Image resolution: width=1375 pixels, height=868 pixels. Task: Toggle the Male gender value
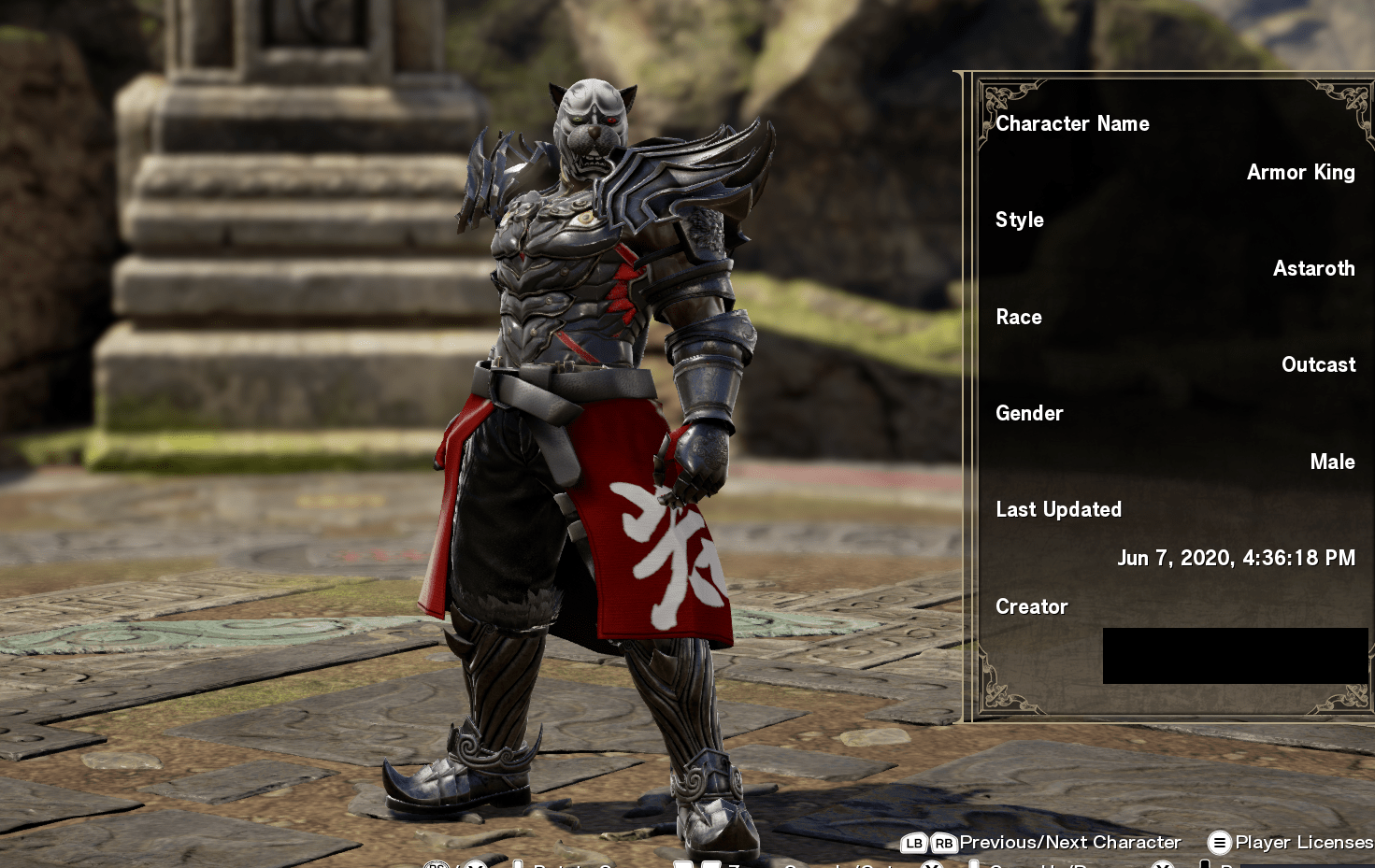click(x=1332, y=462)
